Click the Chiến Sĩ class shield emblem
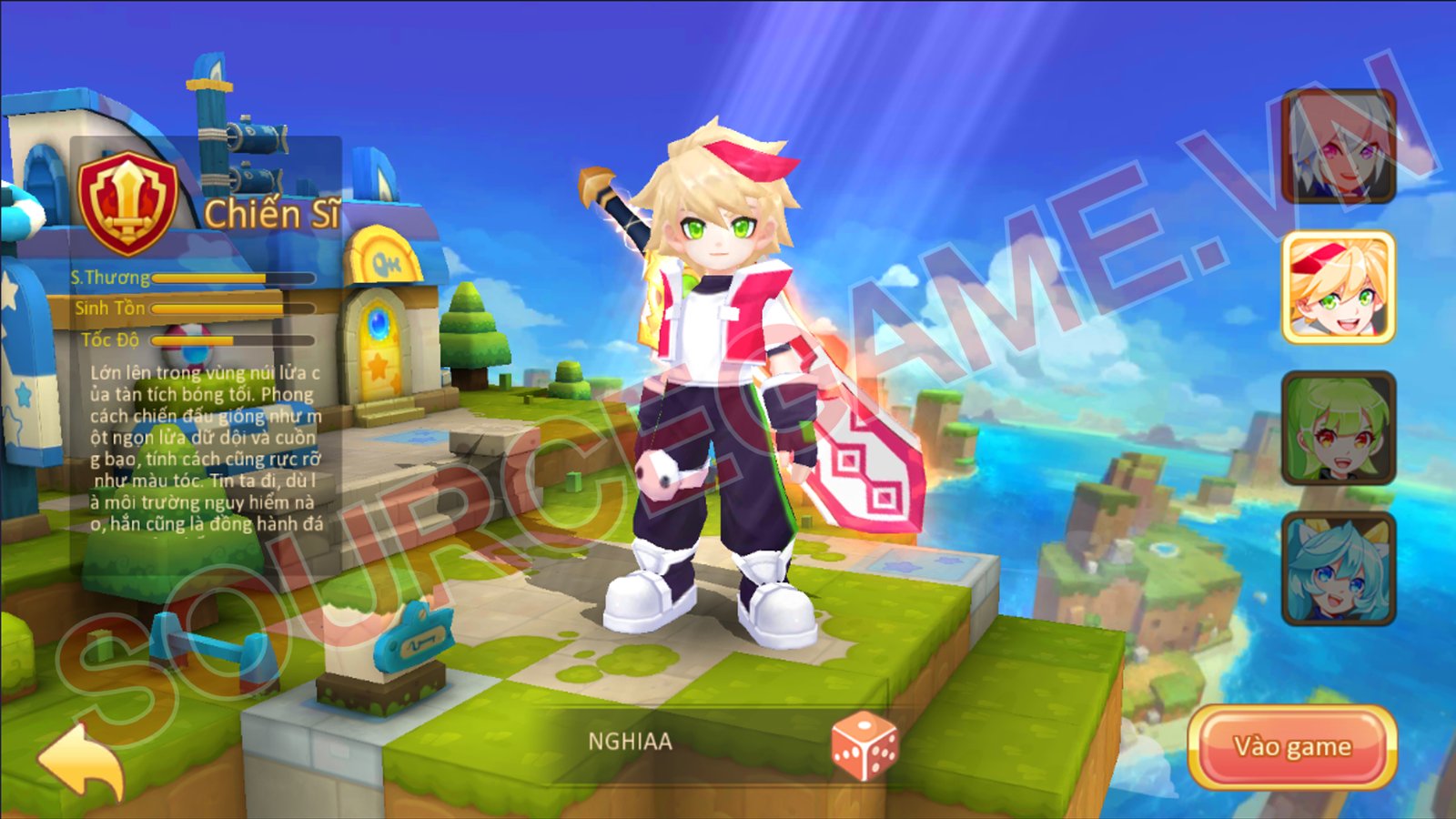Screen dimensions: 1456x819 pyautogui.click(x=127, y=202)
